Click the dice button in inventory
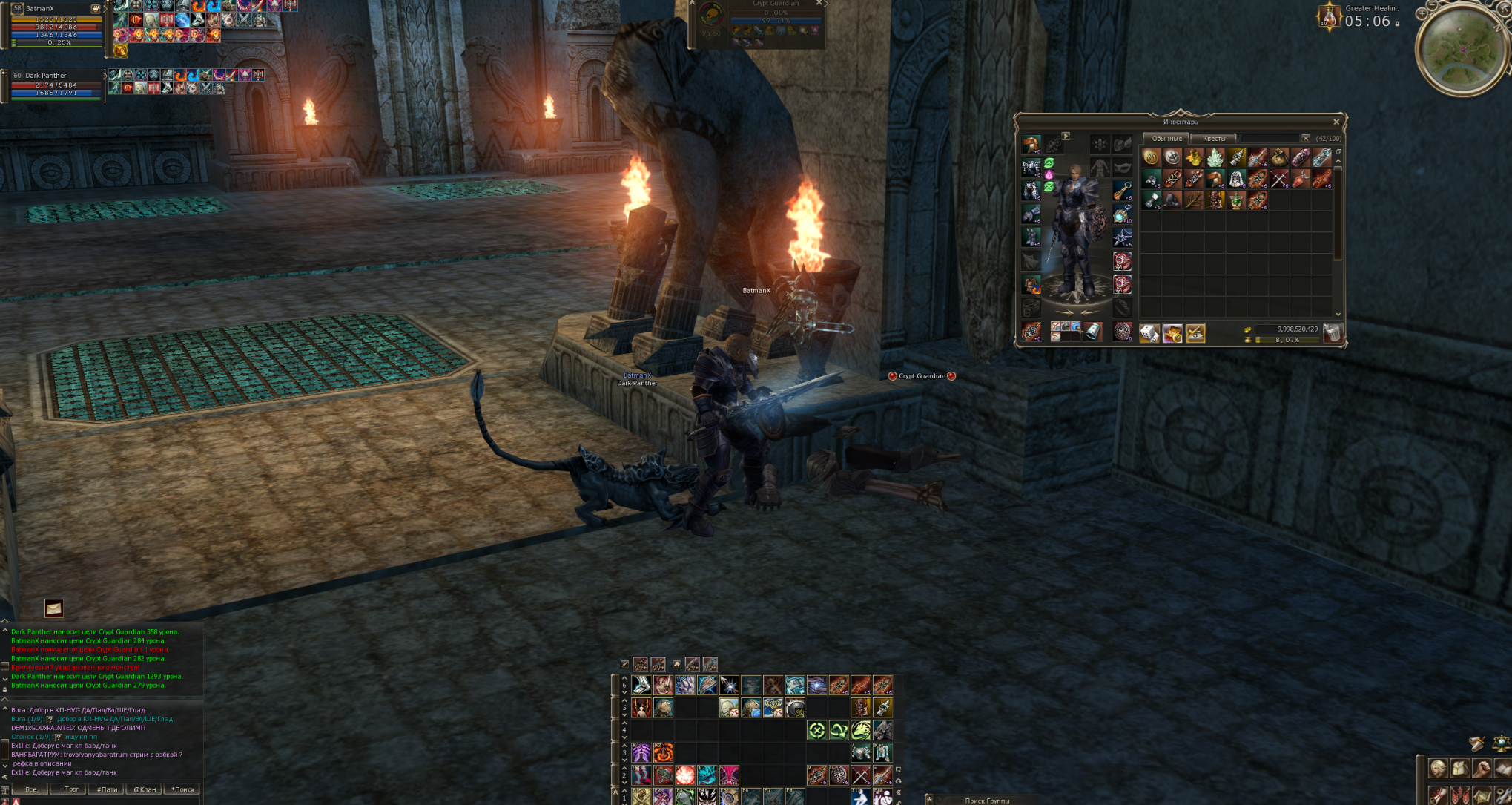 1149,334
